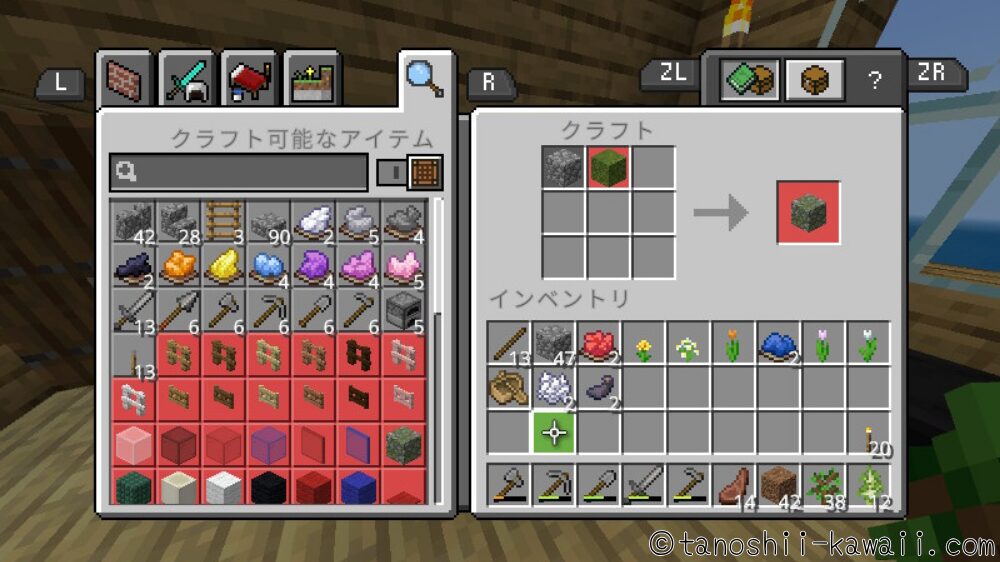Viewport: 1000px width, 562px height.
Task: Select the yellow dye recipe
Action: click(224, 266)
